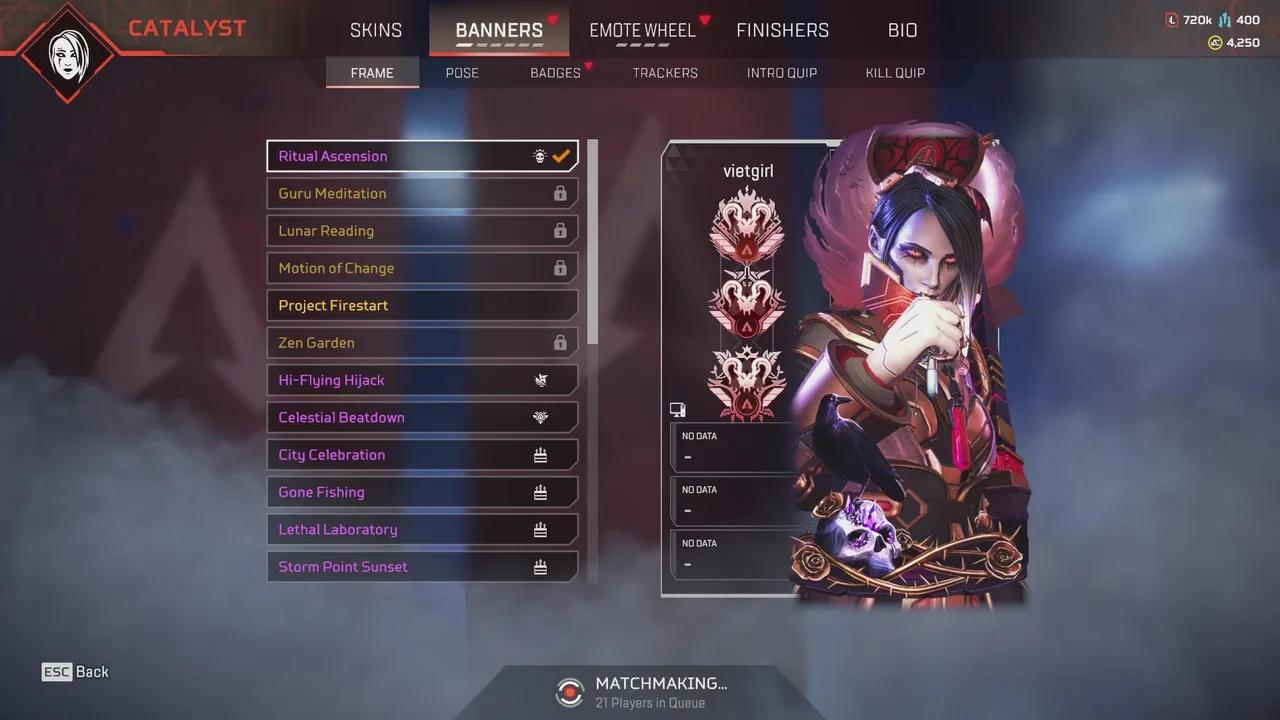1280x720 pixels.
Task: Click the event icon on Hi-Flying Hijack
Action: (541, 380)
